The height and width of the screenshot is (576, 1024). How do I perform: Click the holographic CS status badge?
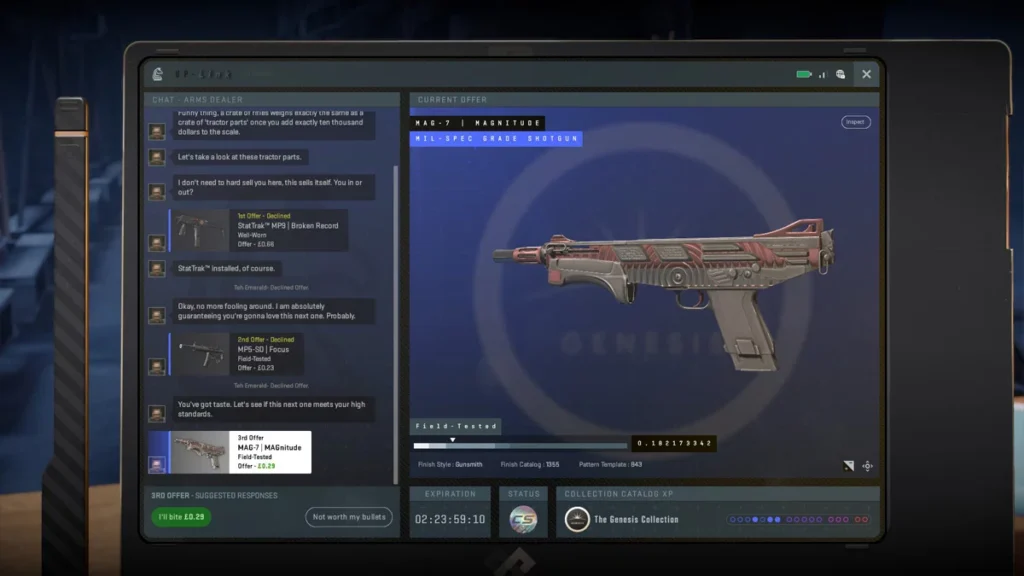point(523,519)
